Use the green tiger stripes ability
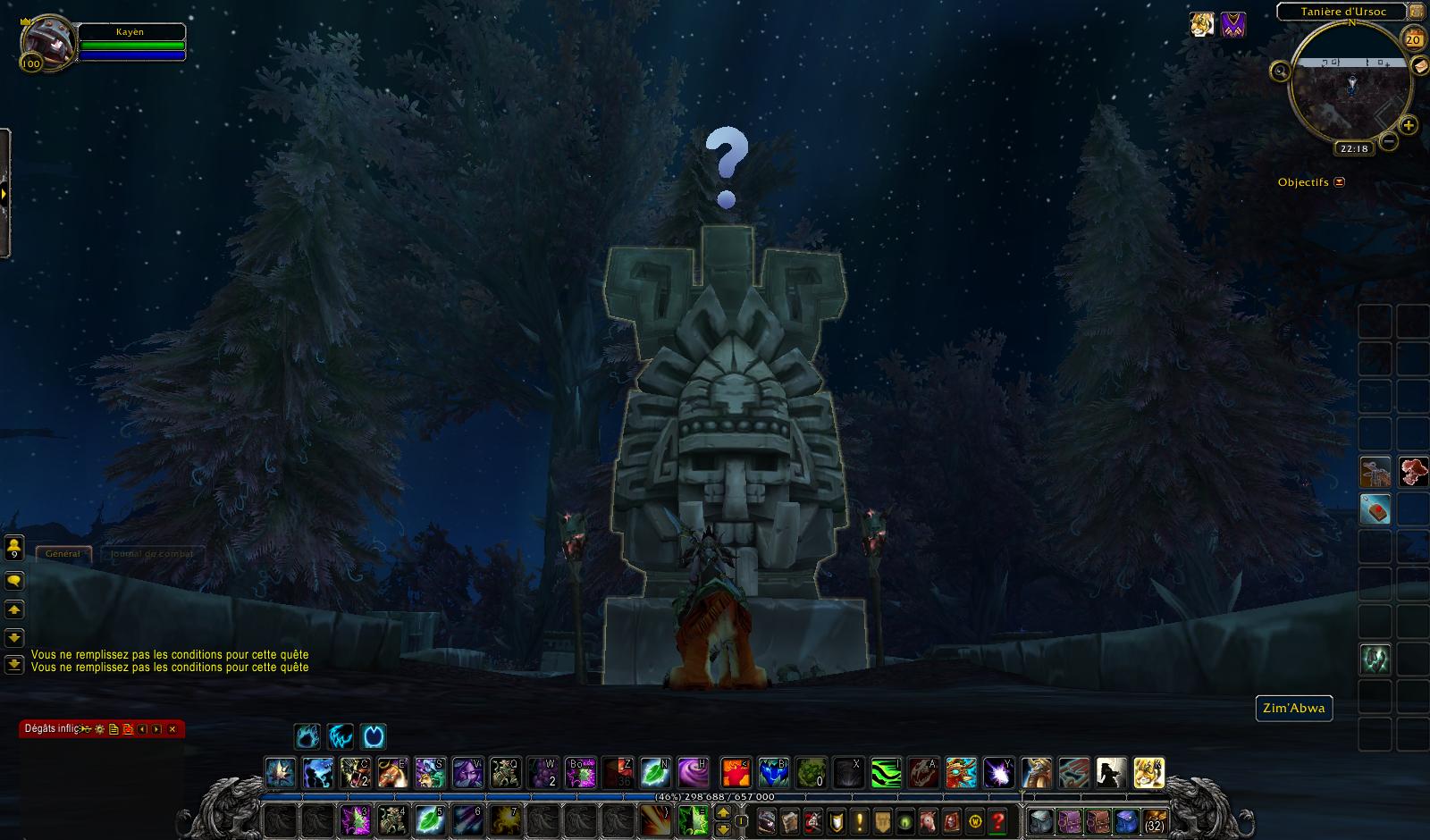Screen dimensions: 1430x840 pos(886,771)
